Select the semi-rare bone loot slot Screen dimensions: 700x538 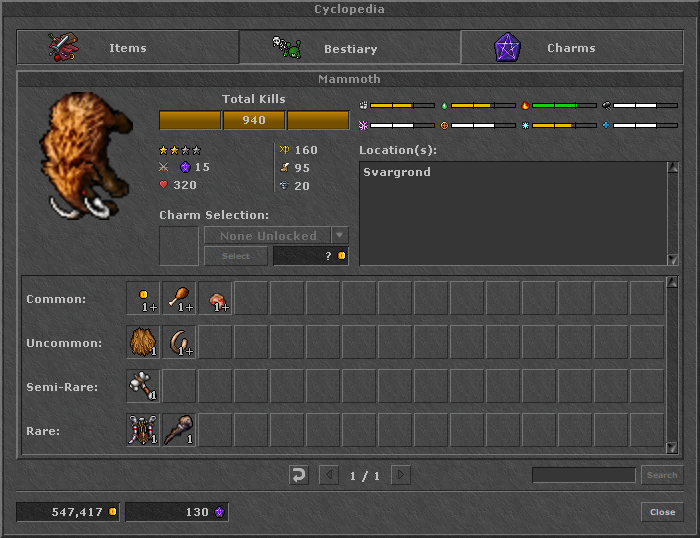[143, 386]
